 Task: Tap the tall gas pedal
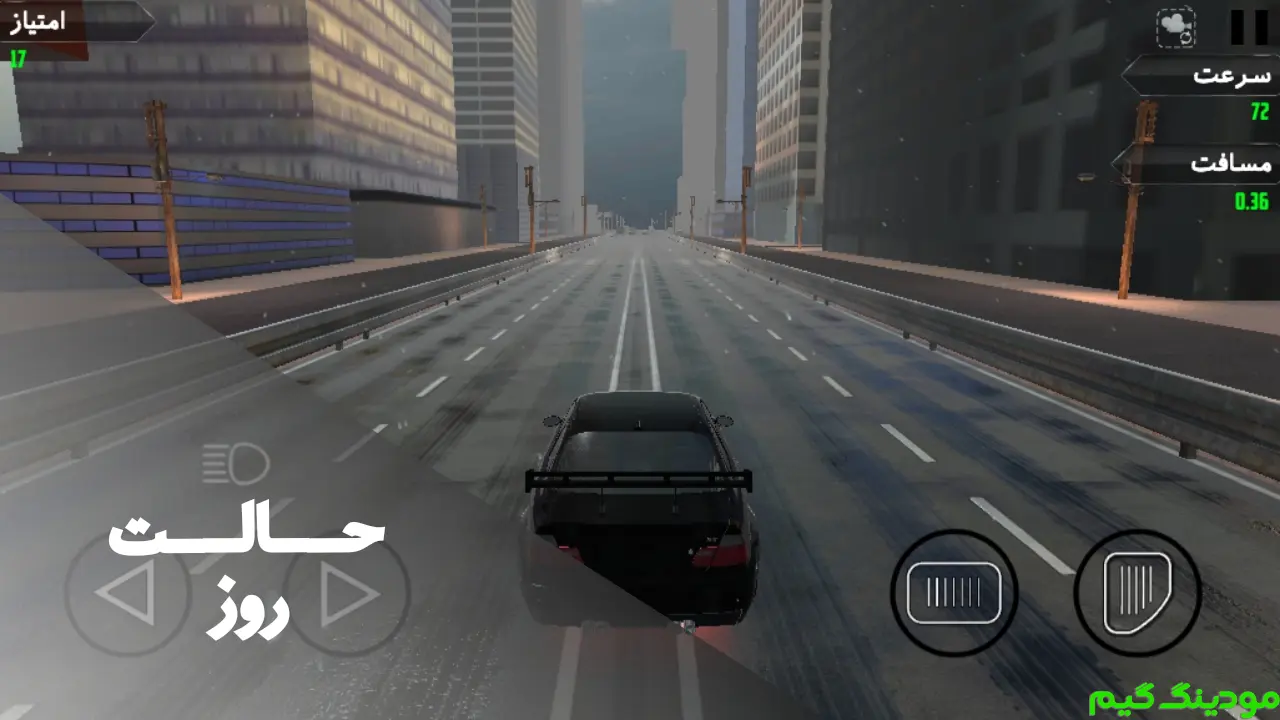(1137, 592)
